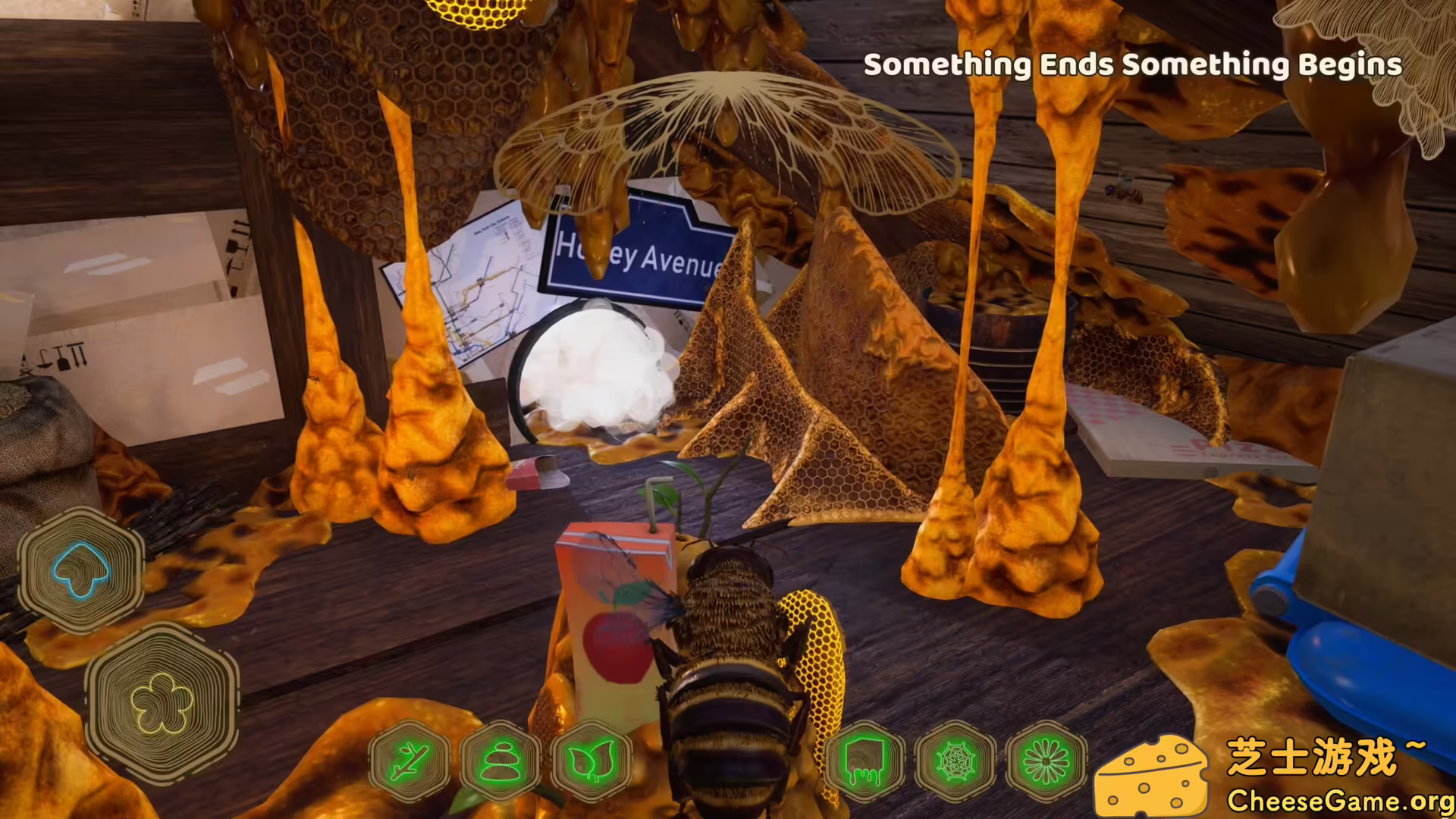
Task: Click the mushroom canopy umbrella
Action: [728, 129]
